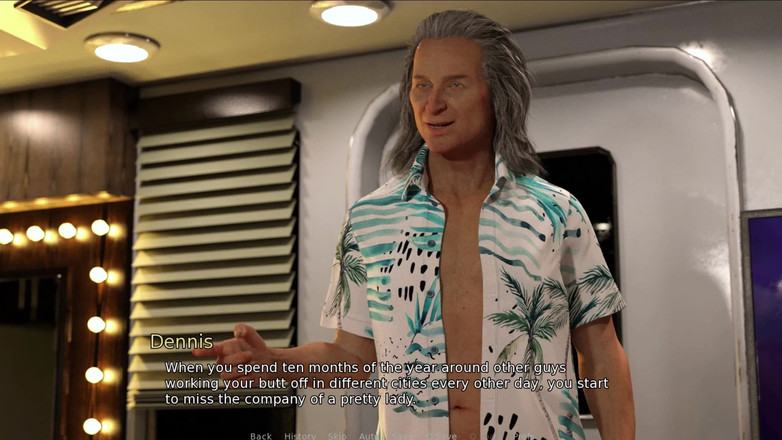Go Back to the previous dialogue line
Screen dimensions: 782x440
coord(260,436)
